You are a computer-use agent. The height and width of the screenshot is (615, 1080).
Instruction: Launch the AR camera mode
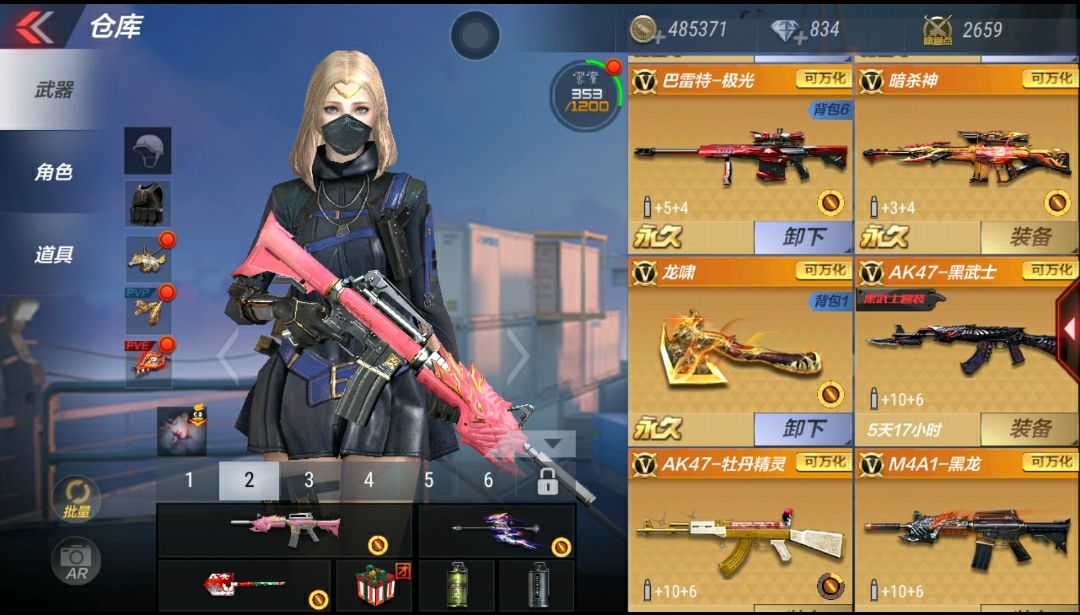[77, 561]
